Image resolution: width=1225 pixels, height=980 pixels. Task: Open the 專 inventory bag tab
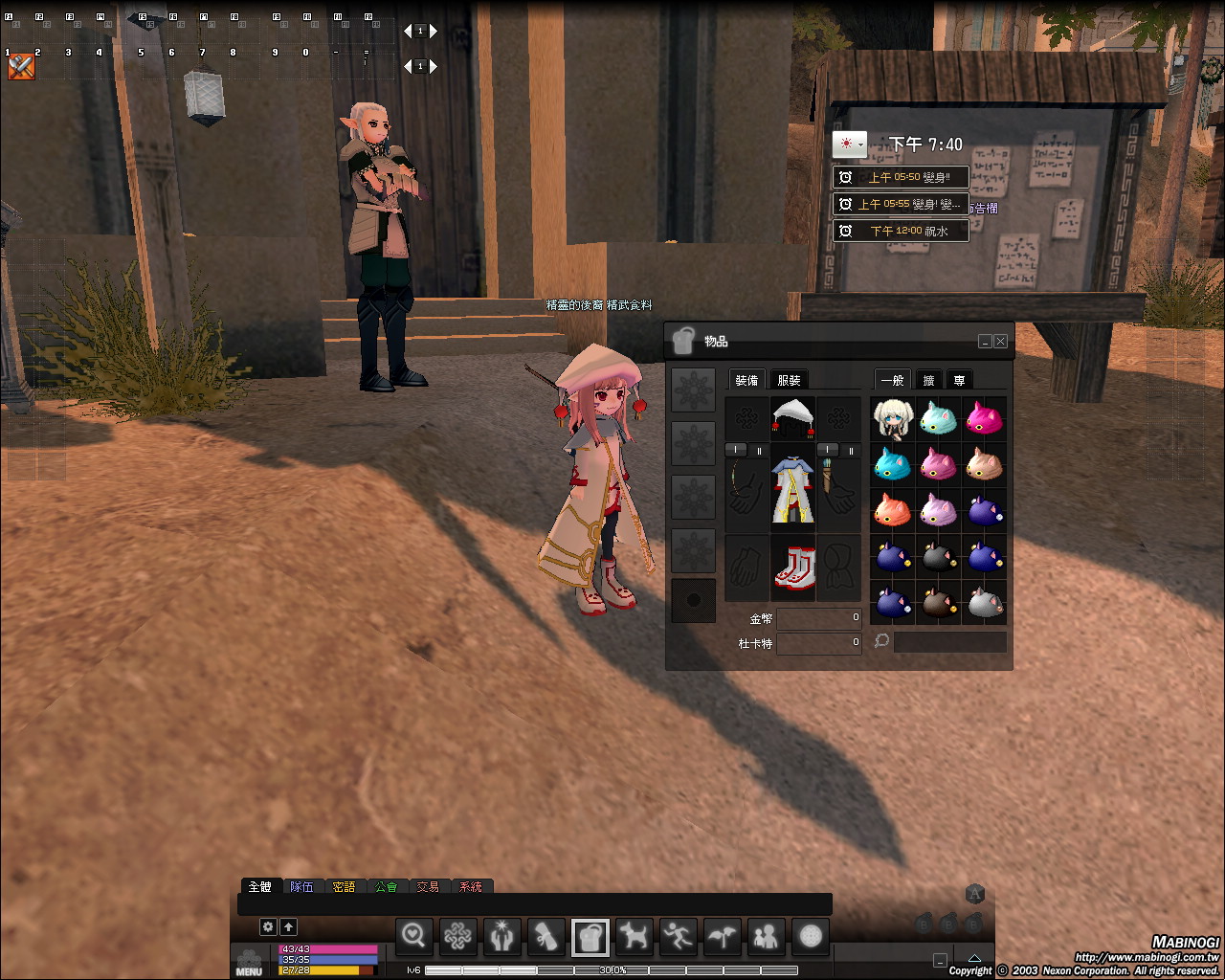coord(959,380)
